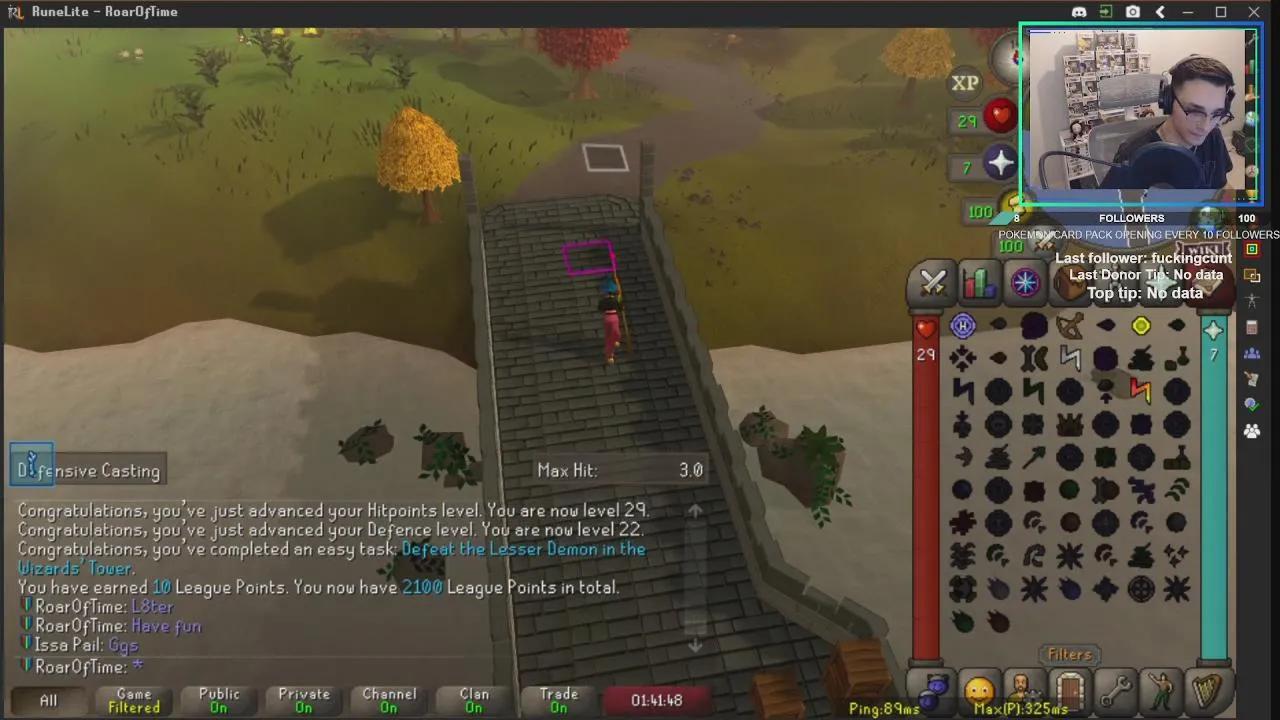Toggle the XP tracker orb
The image size is (1280, 720).
[x=963, y=83]
